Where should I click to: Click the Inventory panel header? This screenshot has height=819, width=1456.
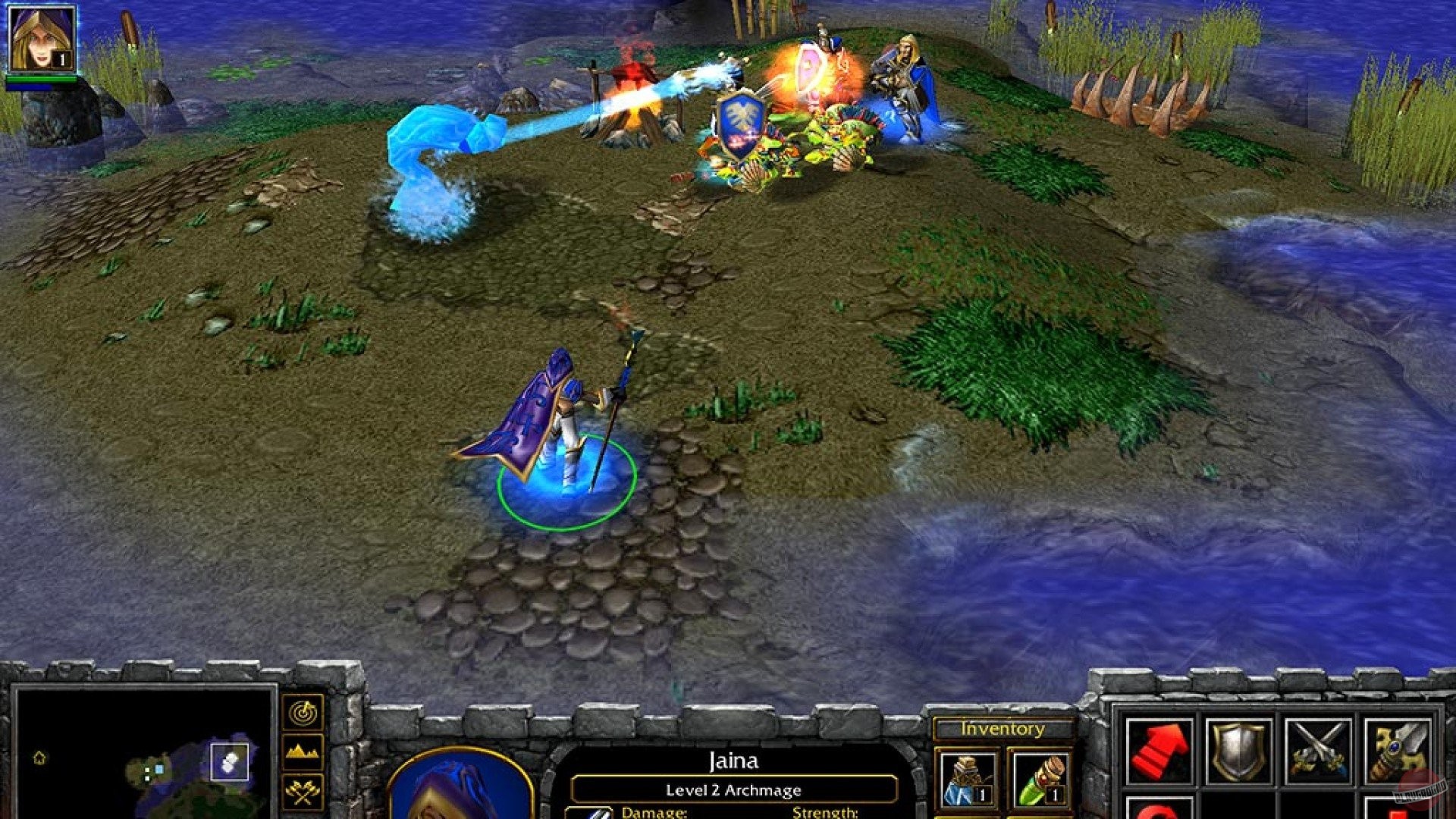tap(1003, 729)
